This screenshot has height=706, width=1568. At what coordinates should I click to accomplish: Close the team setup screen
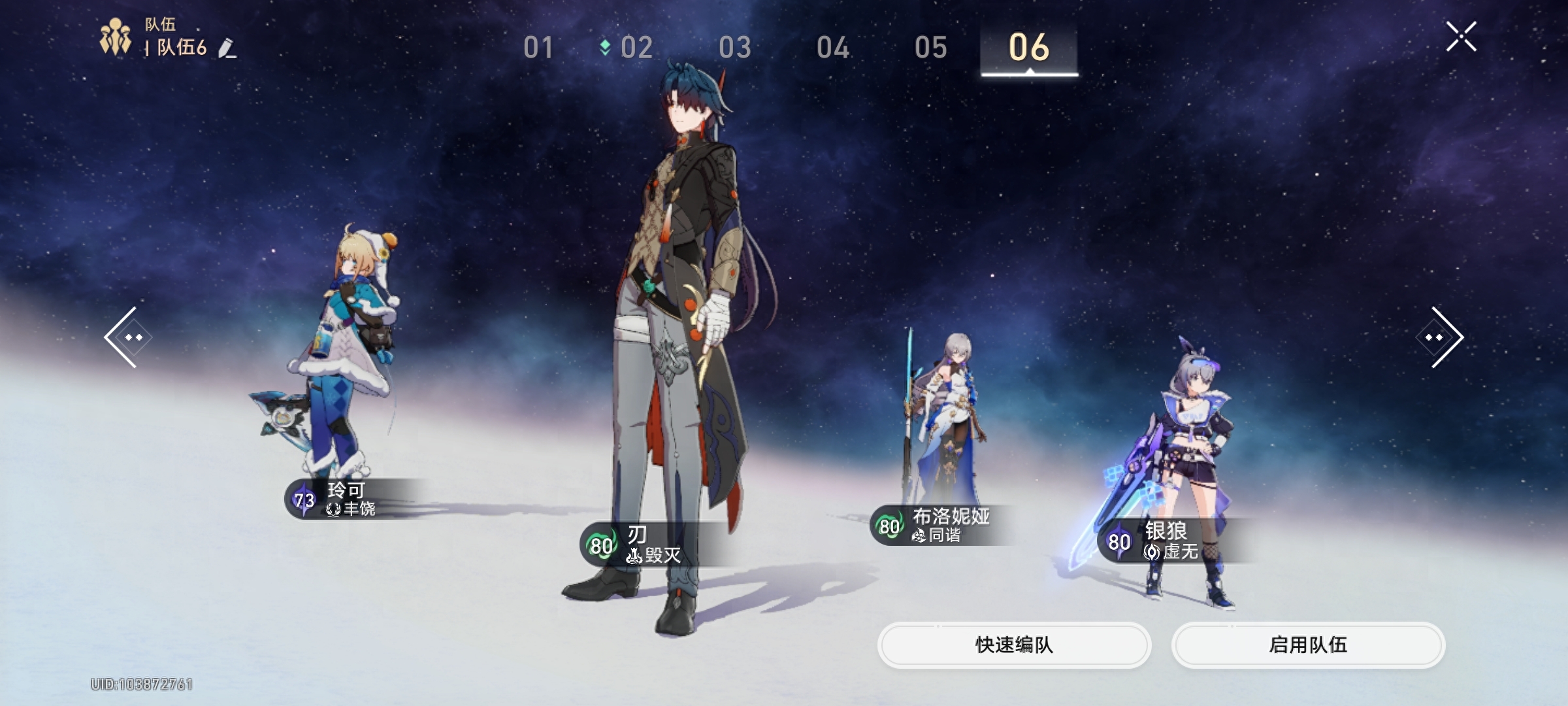1461,37
